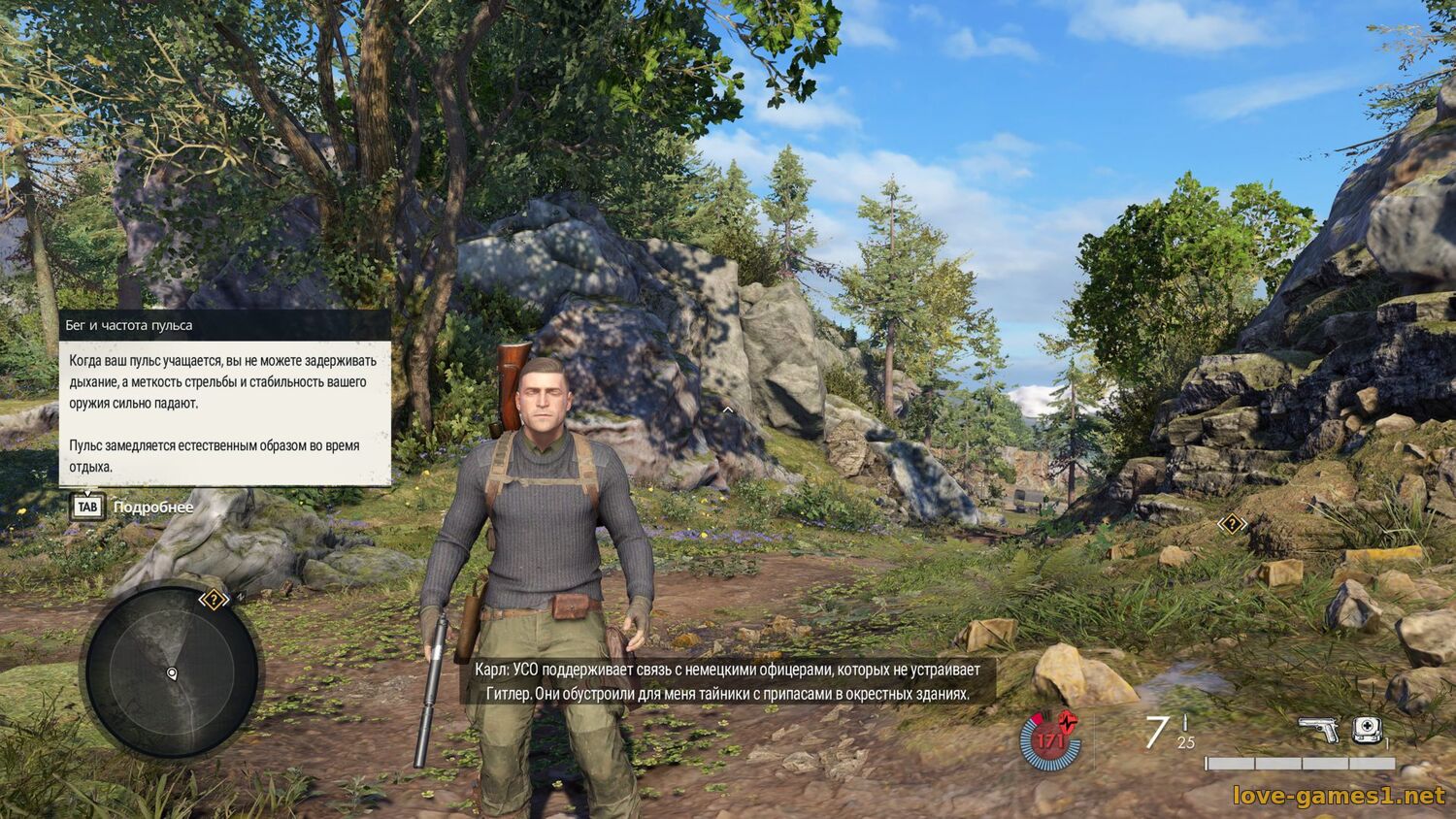Image resolution: width=1456 pixels, height=819 pixels.
Task: Select the question-mark objective marker on the rocks
Action: tap(1232, 524)
